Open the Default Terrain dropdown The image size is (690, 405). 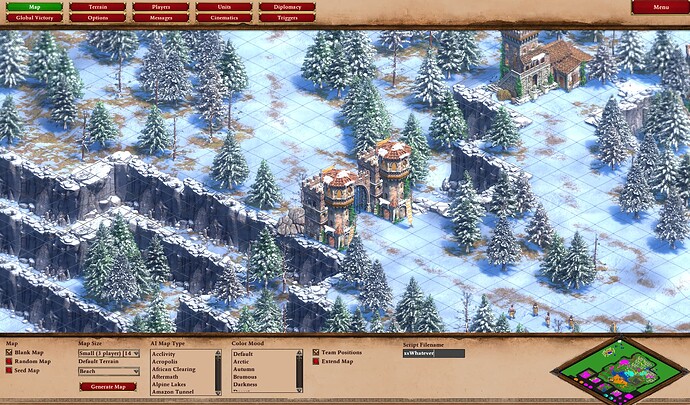(x=108, y=371)
